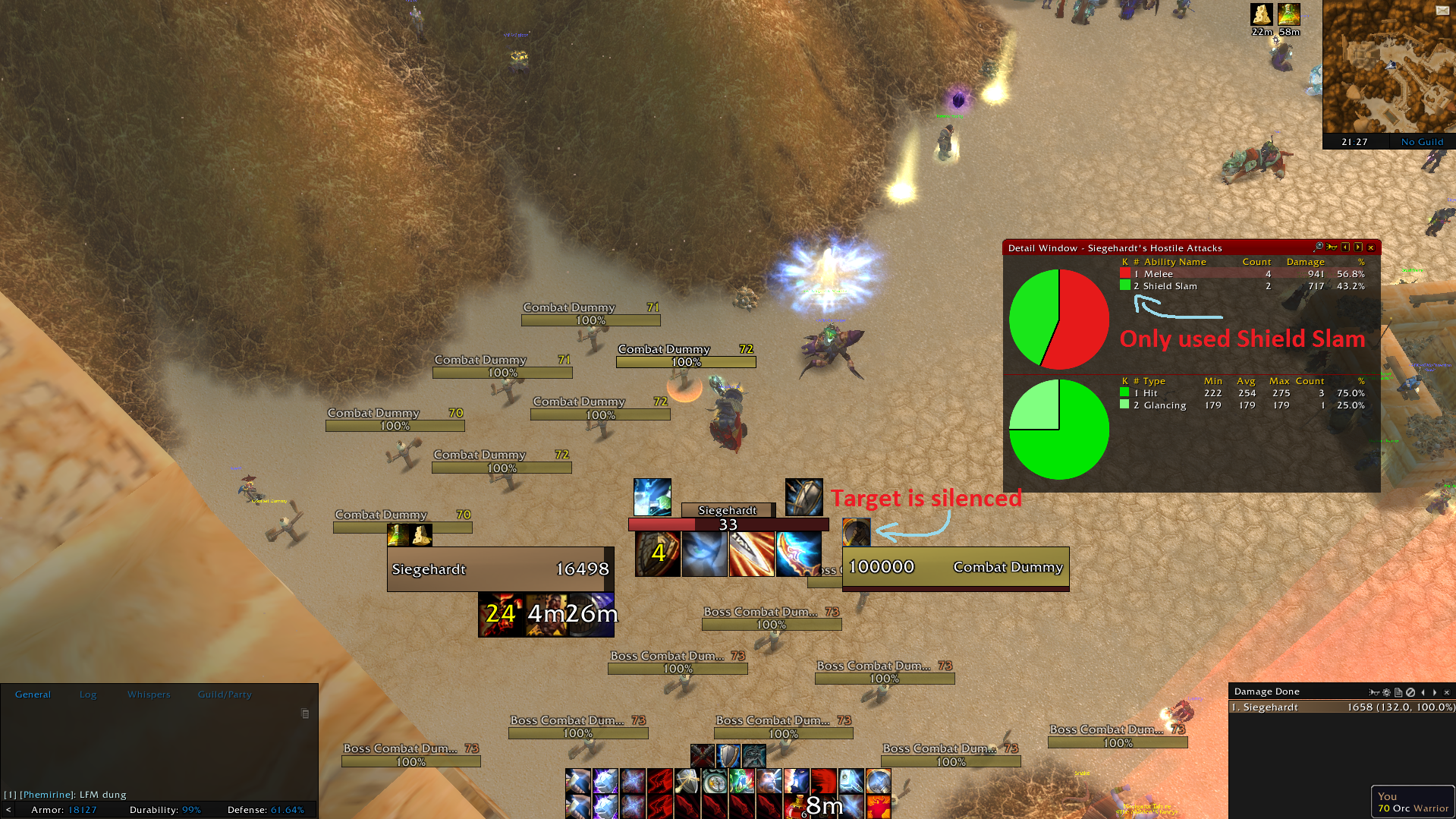Image resolution: width=1456 pixels, height=819 pixels.
Task: Click the magnifying glass on the Detail Window
Action: pyautogui.click(x=1319, y=247)
